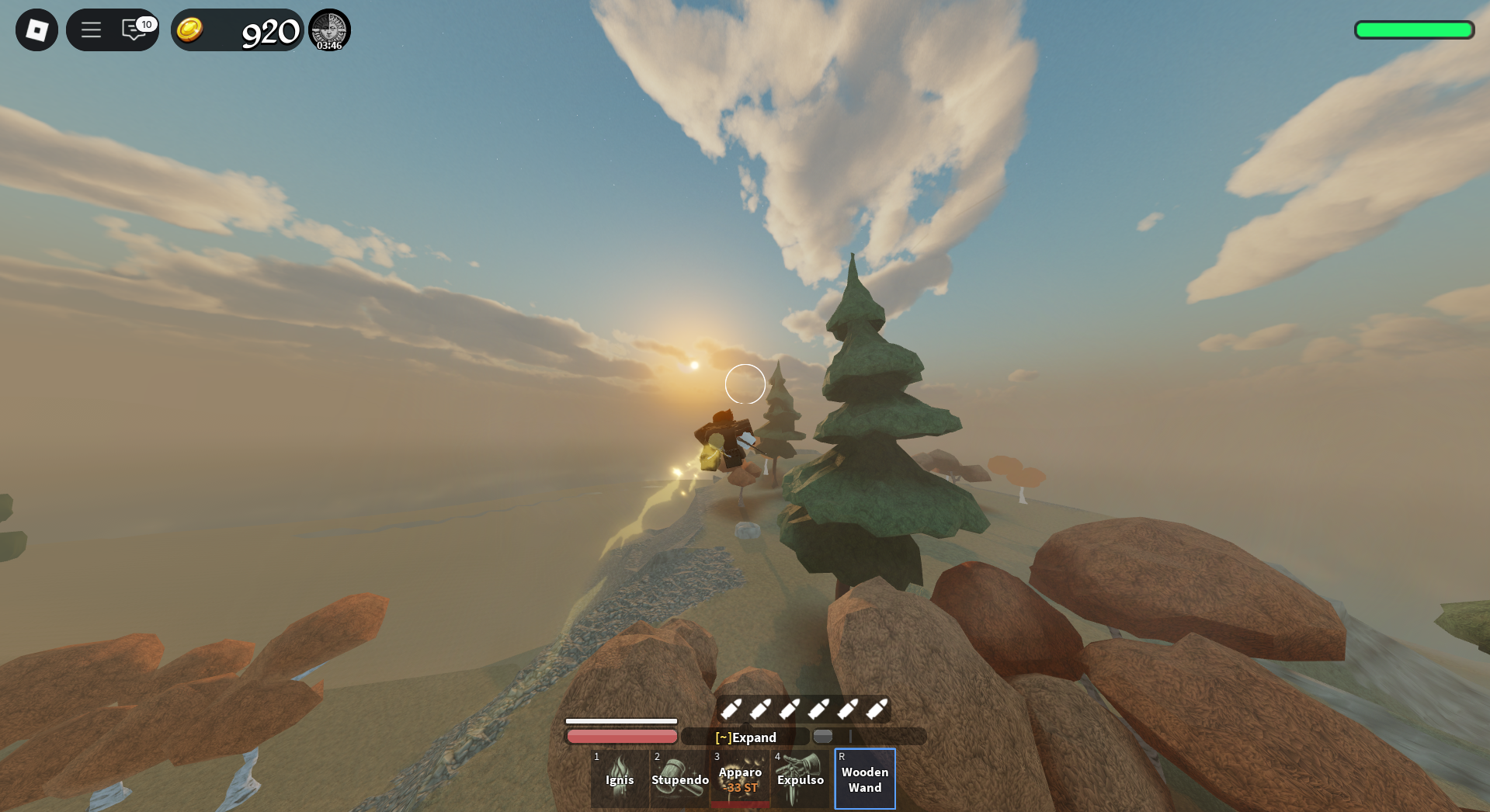Image resolution: width=1490 pixels, height=812 pixels.
Task: Click the third bullet ammo icon
Action: [x=792, y=710]
